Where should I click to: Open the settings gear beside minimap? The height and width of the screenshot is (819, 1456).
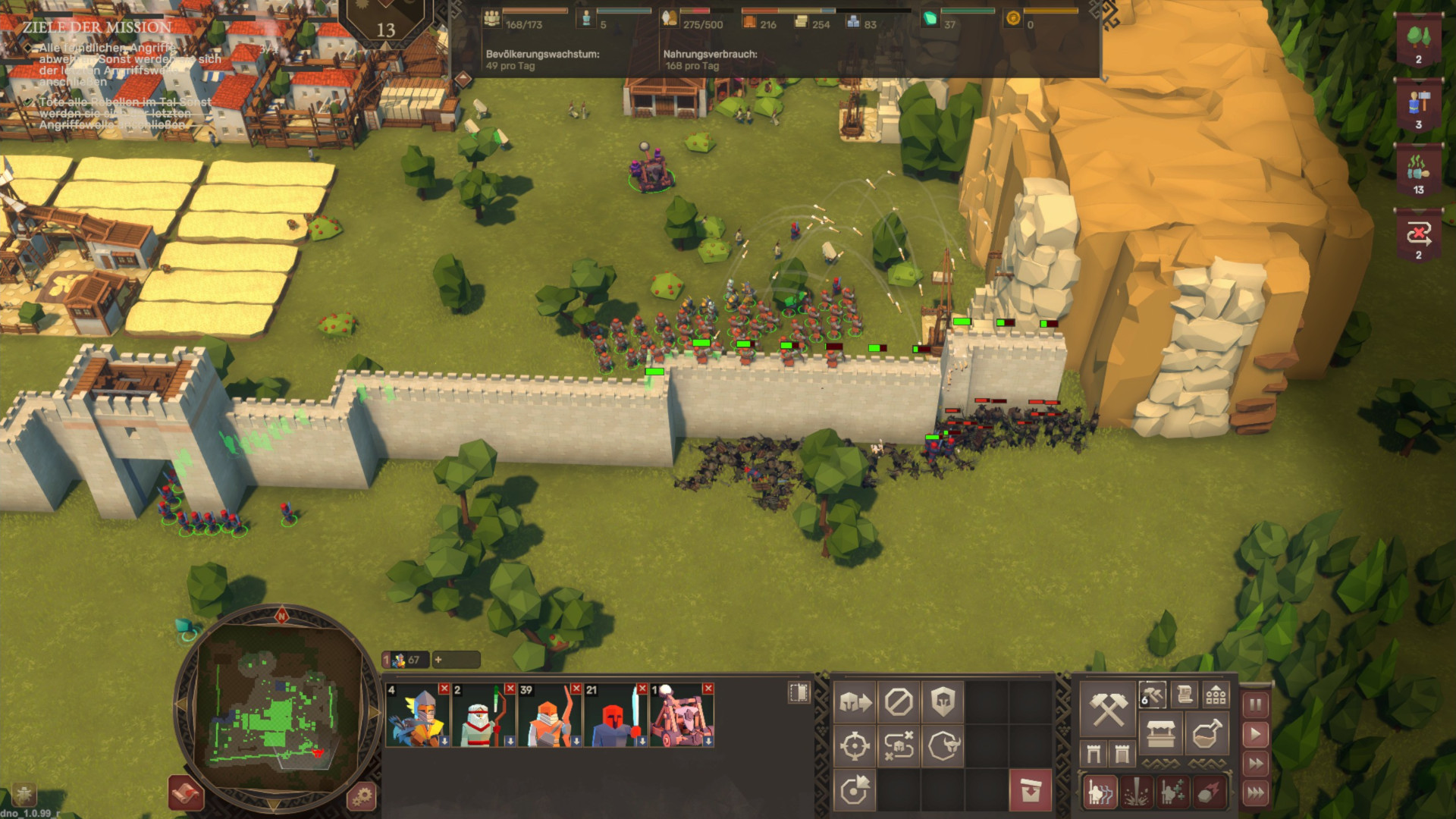tap(362, 796)
